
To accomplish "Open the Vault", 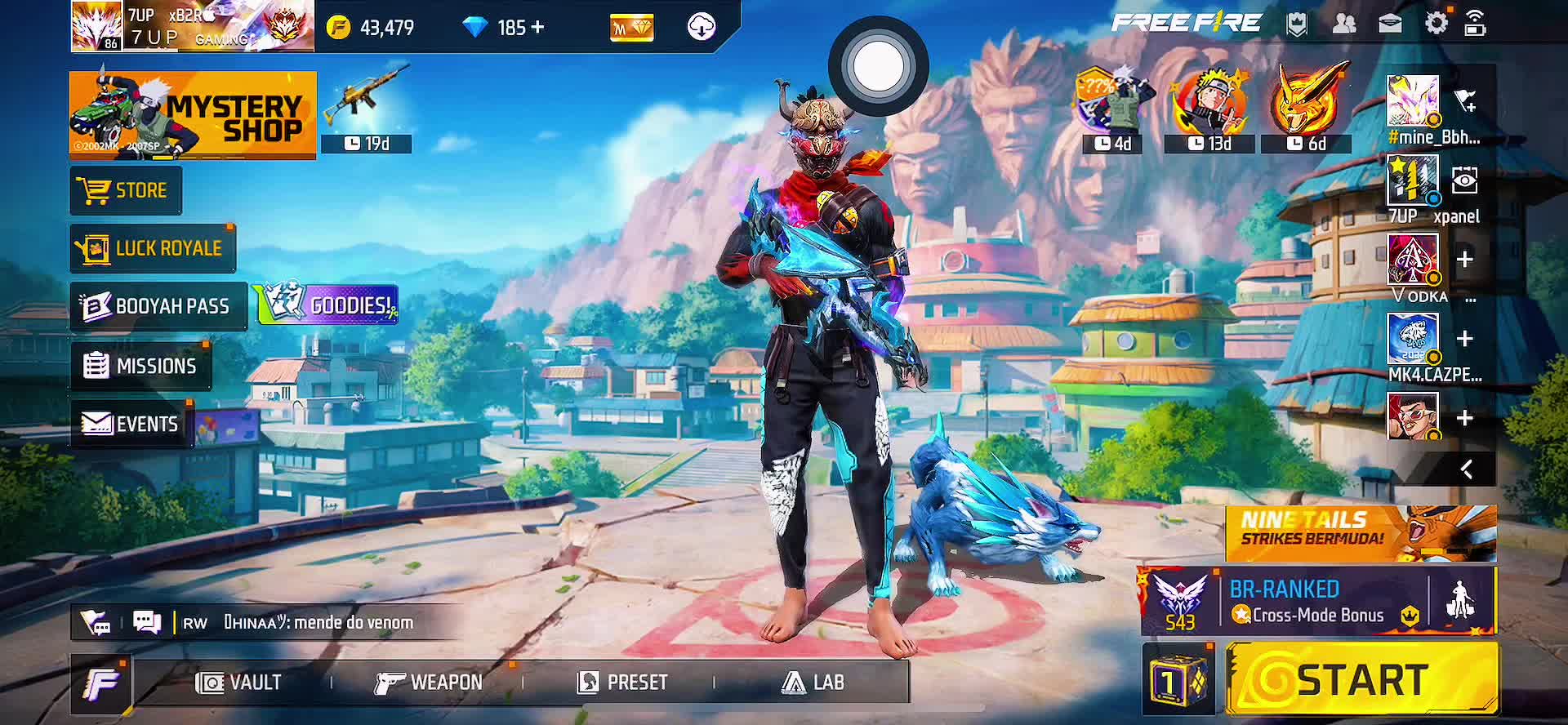I will click(238, 683).
